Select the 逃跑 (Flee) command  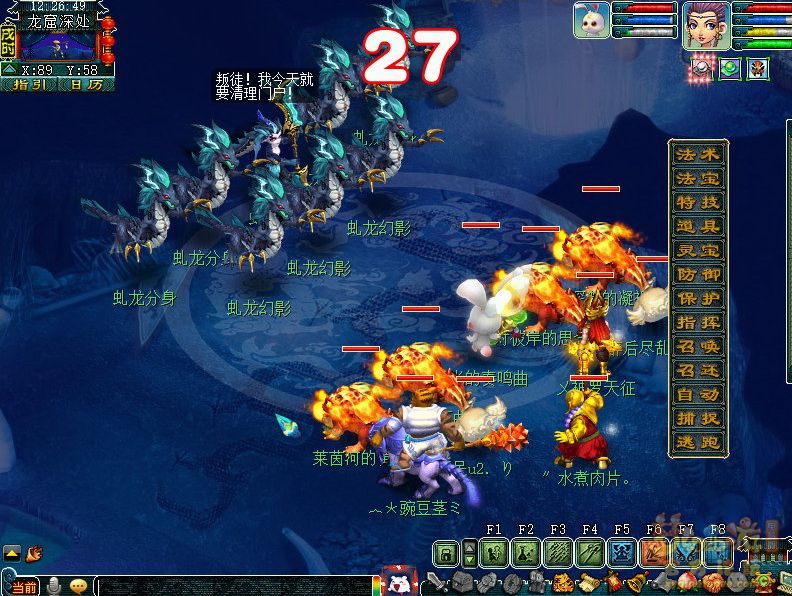click(698, 442)
